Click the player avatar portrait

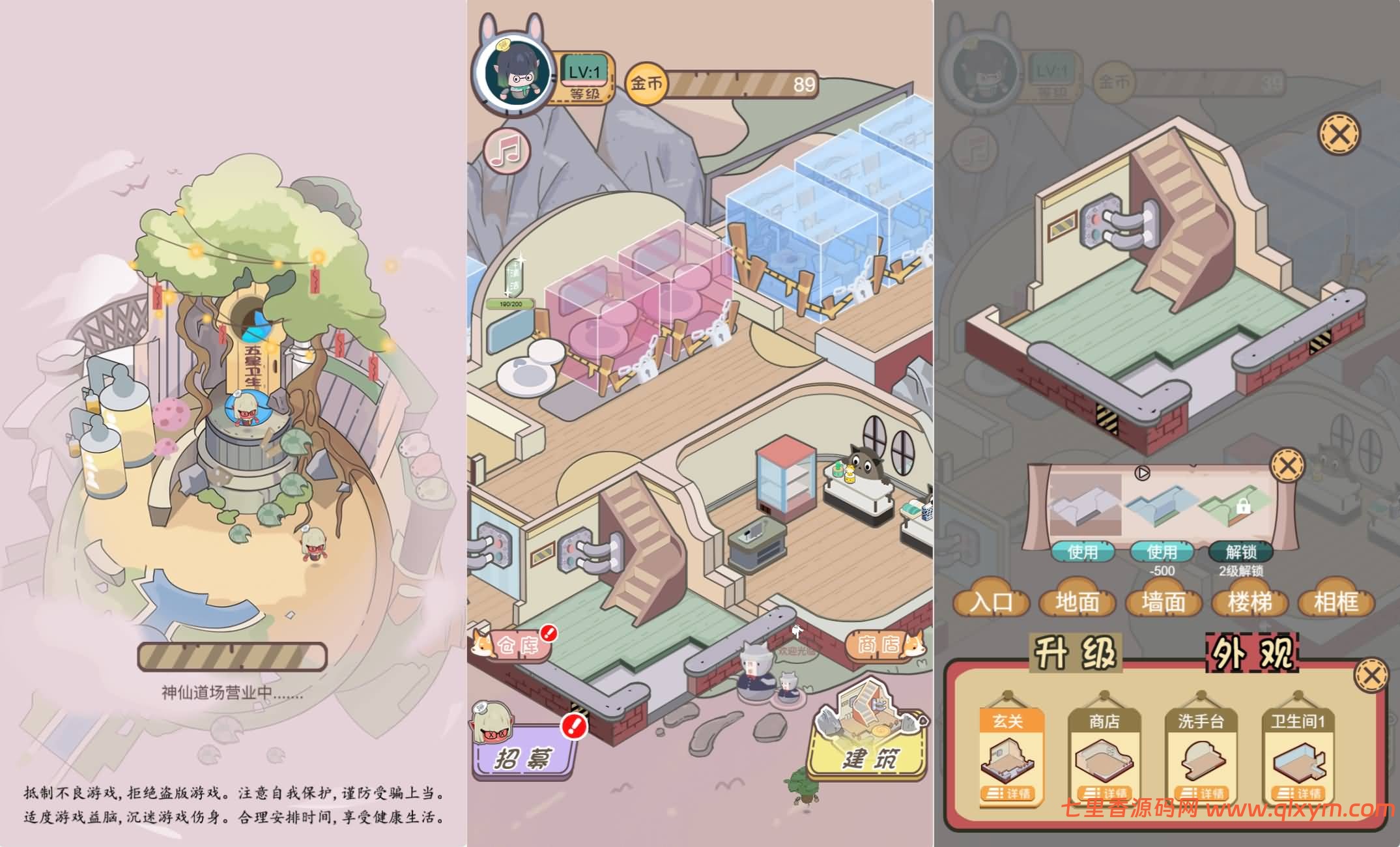(x=518, y=72)
